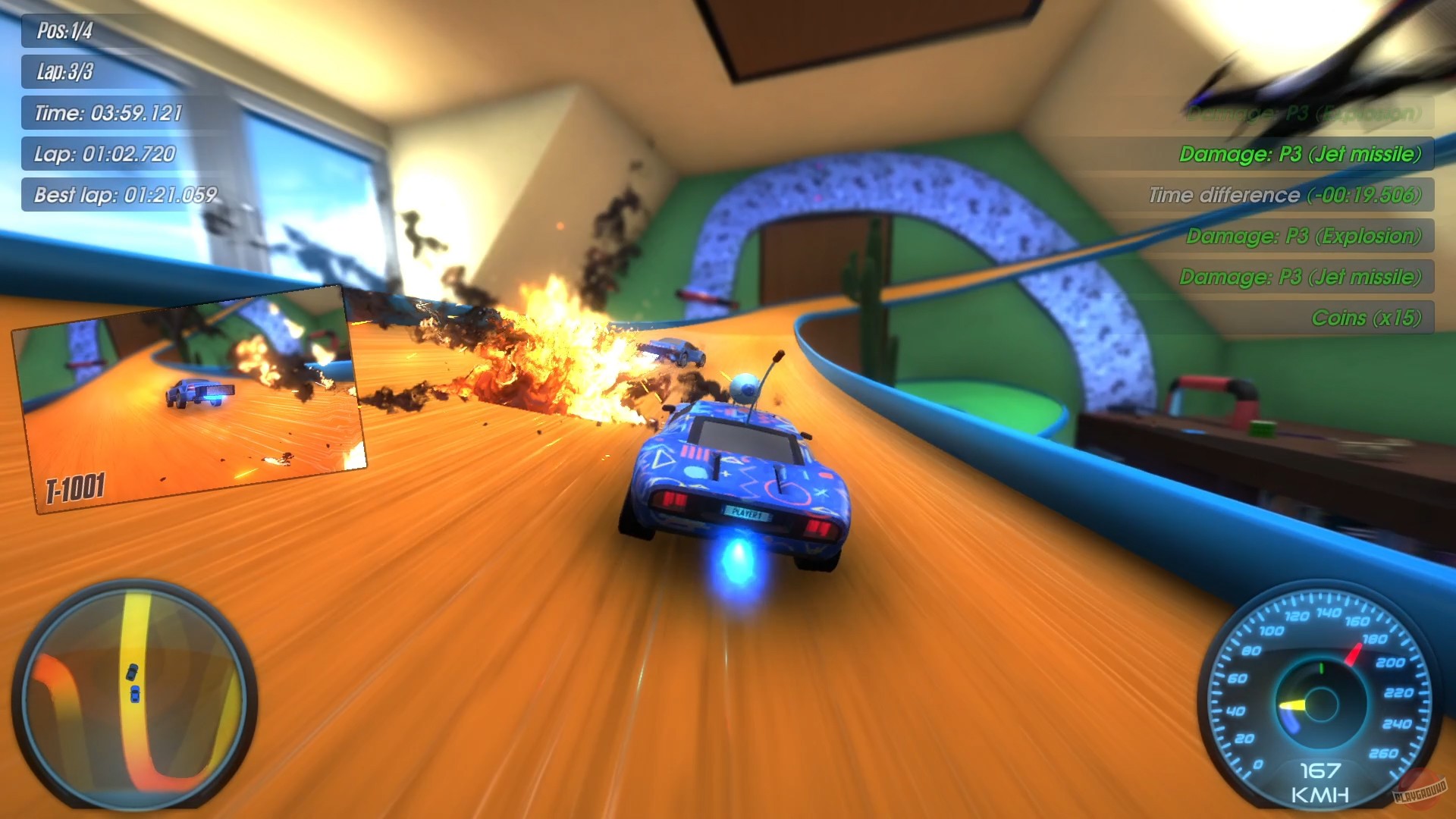Toggle the Damage: P3 (Jet missile) alert

(1304, 154)
